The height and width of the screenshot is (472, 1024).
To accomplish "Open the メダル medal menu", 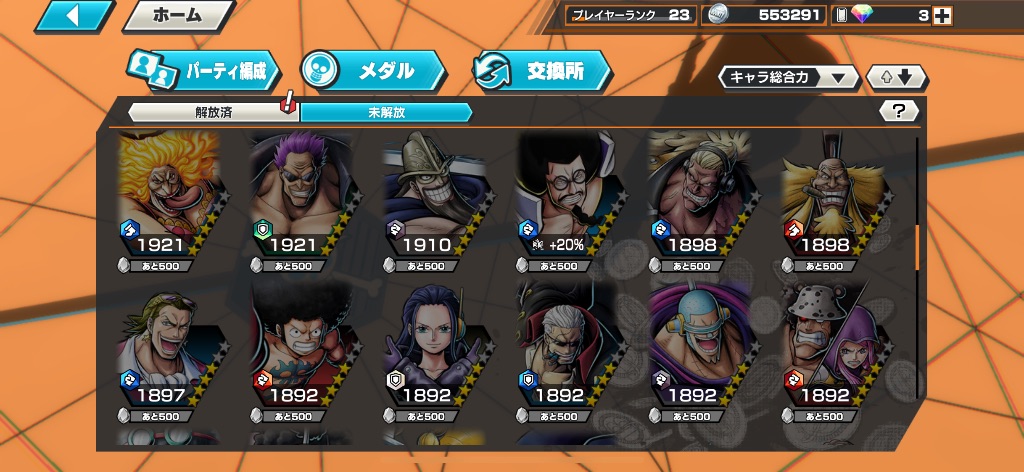I will click(x=373, y=71).
